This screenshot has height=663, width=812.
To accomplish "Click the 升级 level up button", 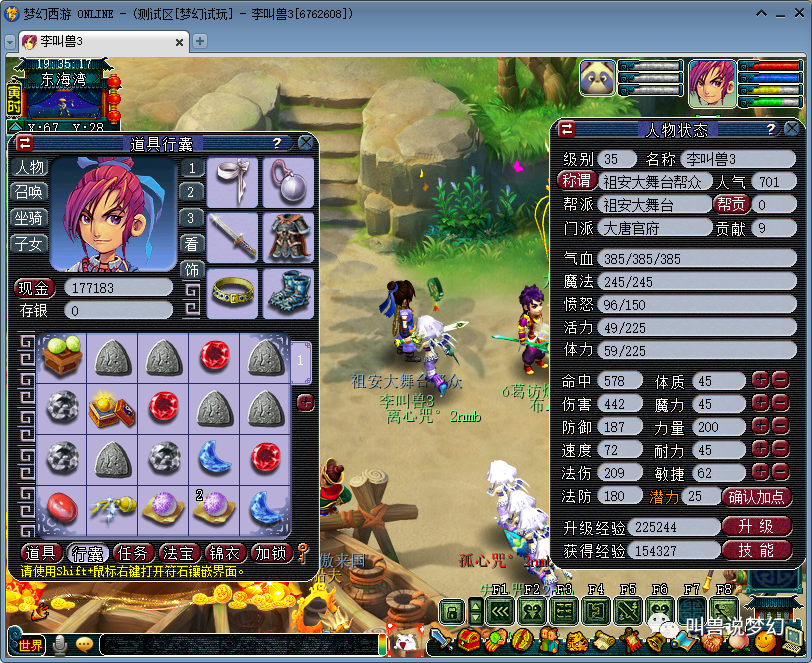I will 757,526.
